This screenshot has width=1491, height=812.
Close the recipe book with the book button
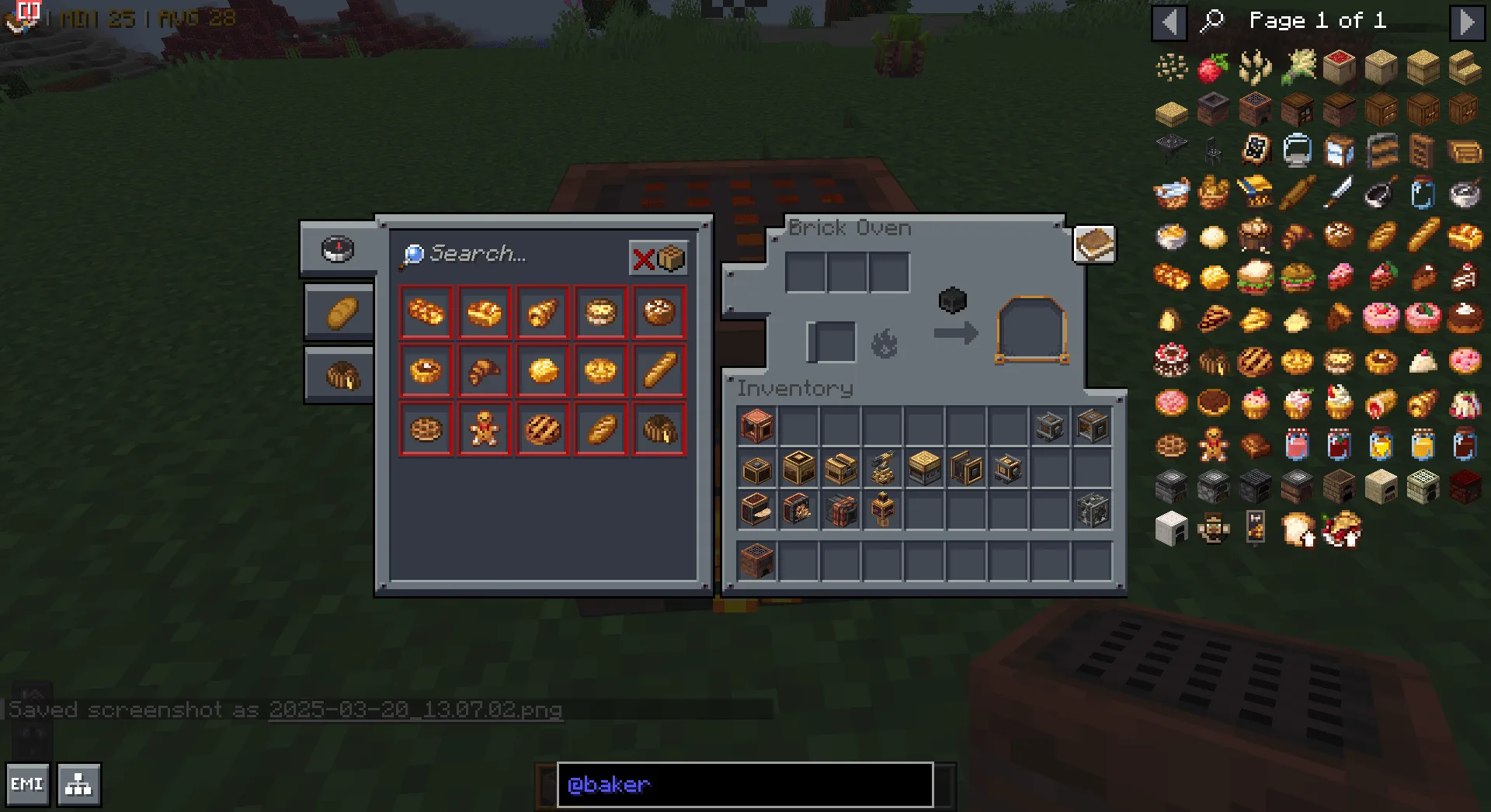(1094, 245)
